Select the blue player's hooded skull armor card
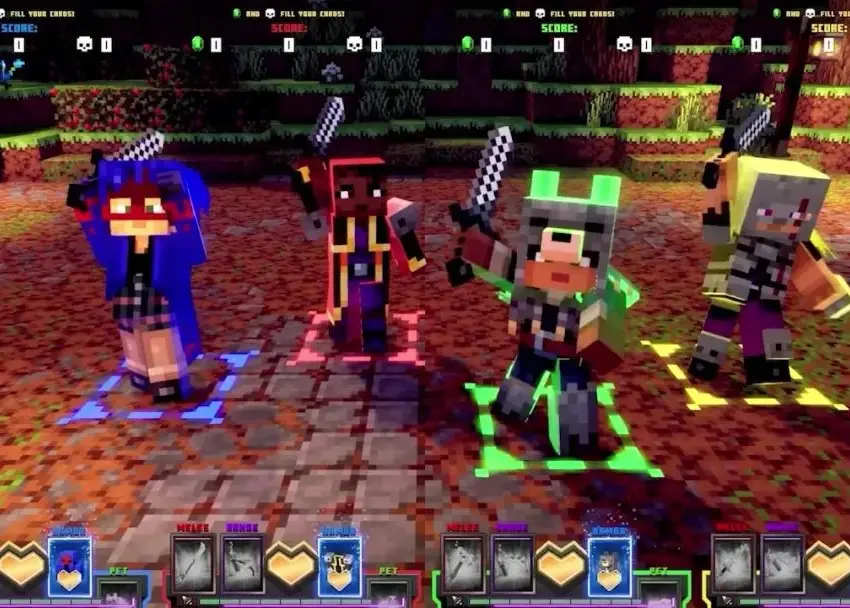Screen dimensions: 850x608 click(69, 565)
